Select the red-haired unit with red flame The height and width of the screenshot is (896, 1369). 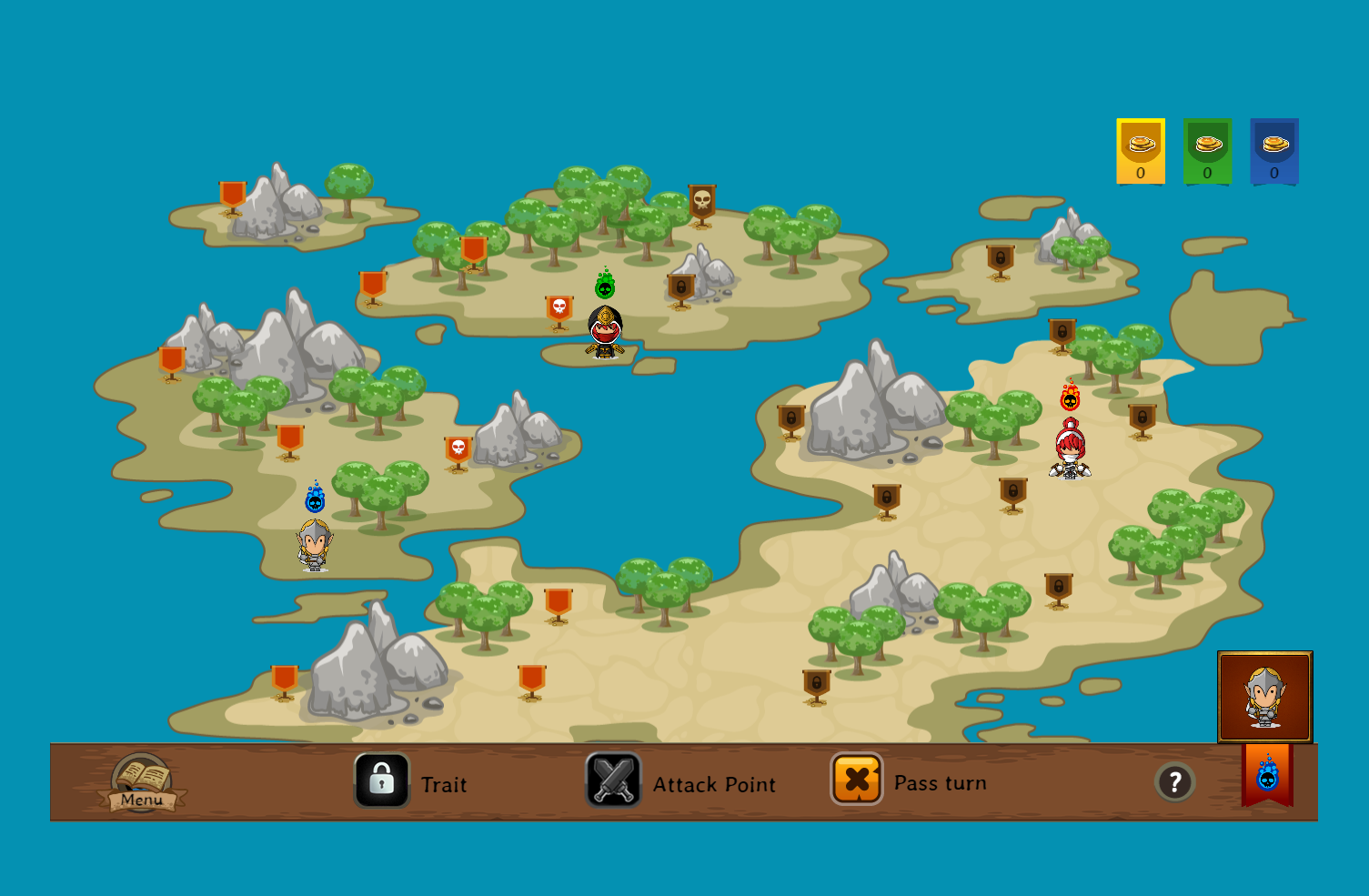pos(1071,449)
